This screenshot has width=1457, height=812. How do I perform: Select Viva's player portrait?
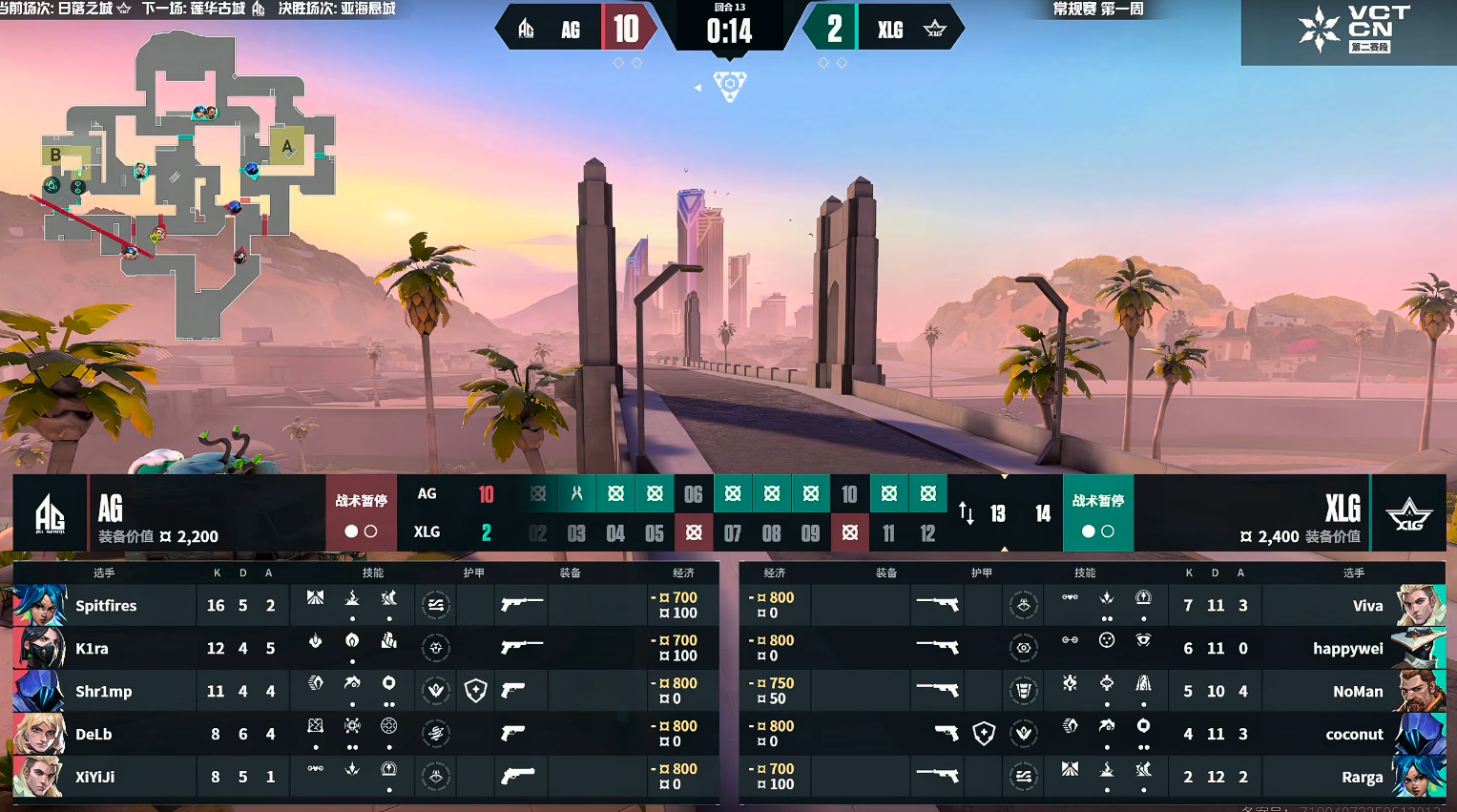pos(1420,605)
